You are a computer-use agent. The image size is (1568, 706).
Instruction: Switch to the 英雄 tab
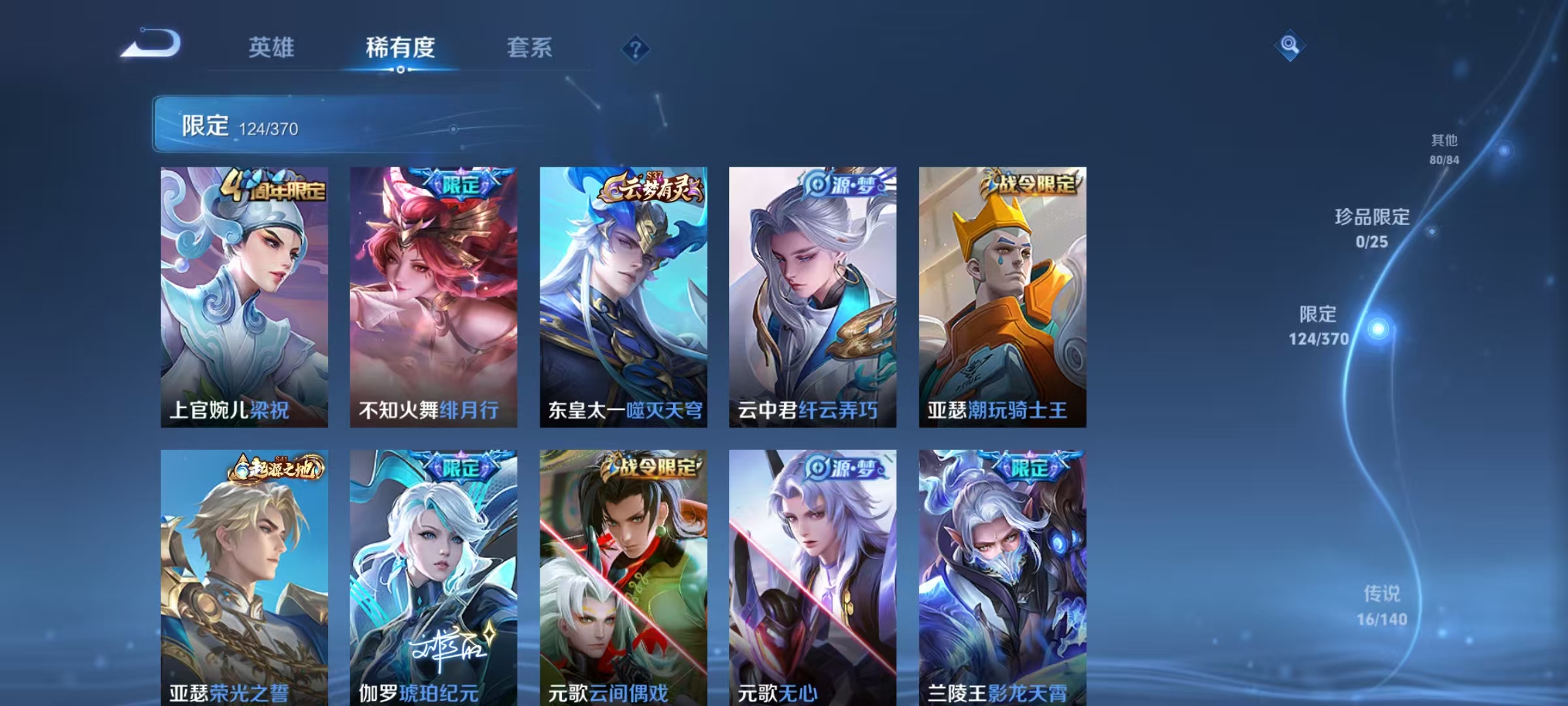point(272,47)
